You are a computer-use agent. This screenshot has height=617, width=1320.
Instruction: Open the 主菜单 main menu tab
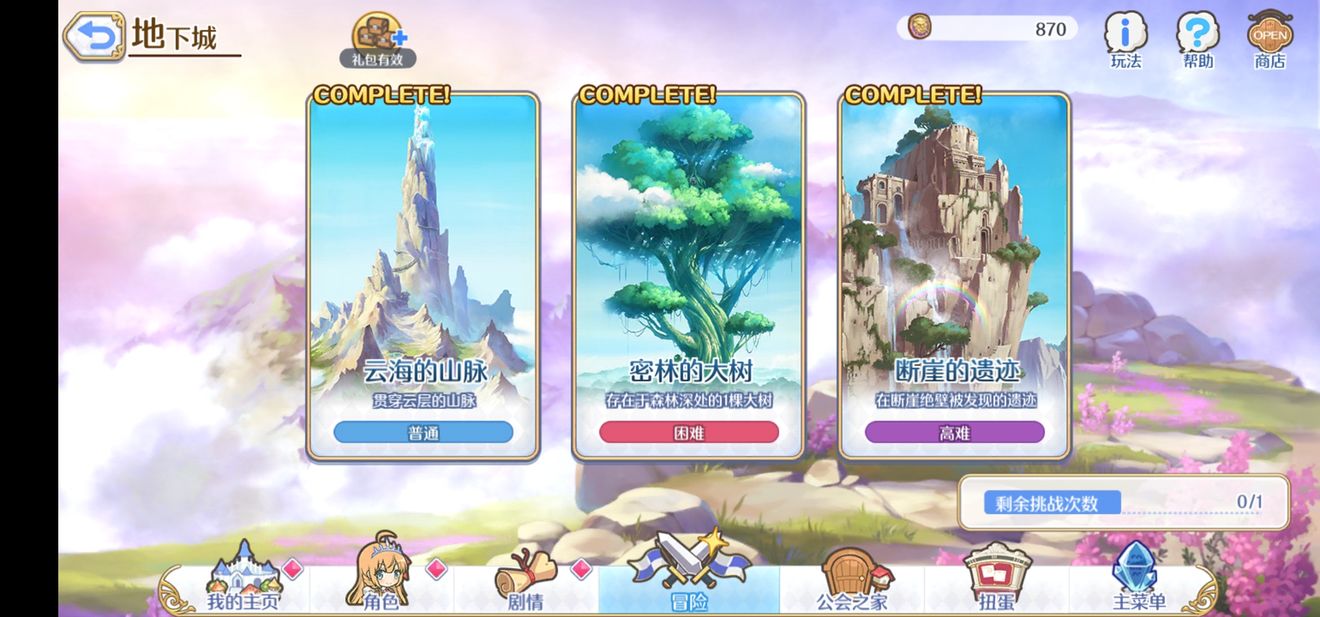pyautogui.click(x=1138, y=580)
